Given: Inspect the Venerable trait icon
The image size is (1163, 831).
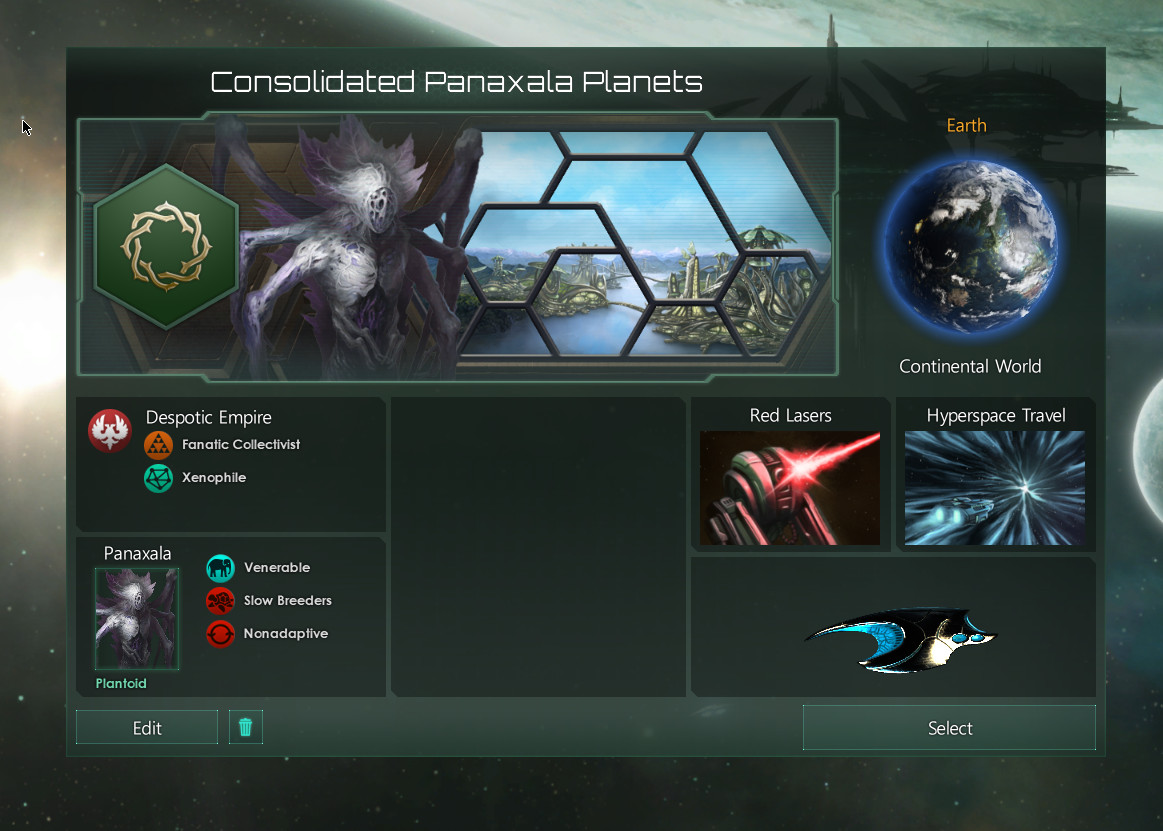Looking at the screenshot, I should pos(220,568).
